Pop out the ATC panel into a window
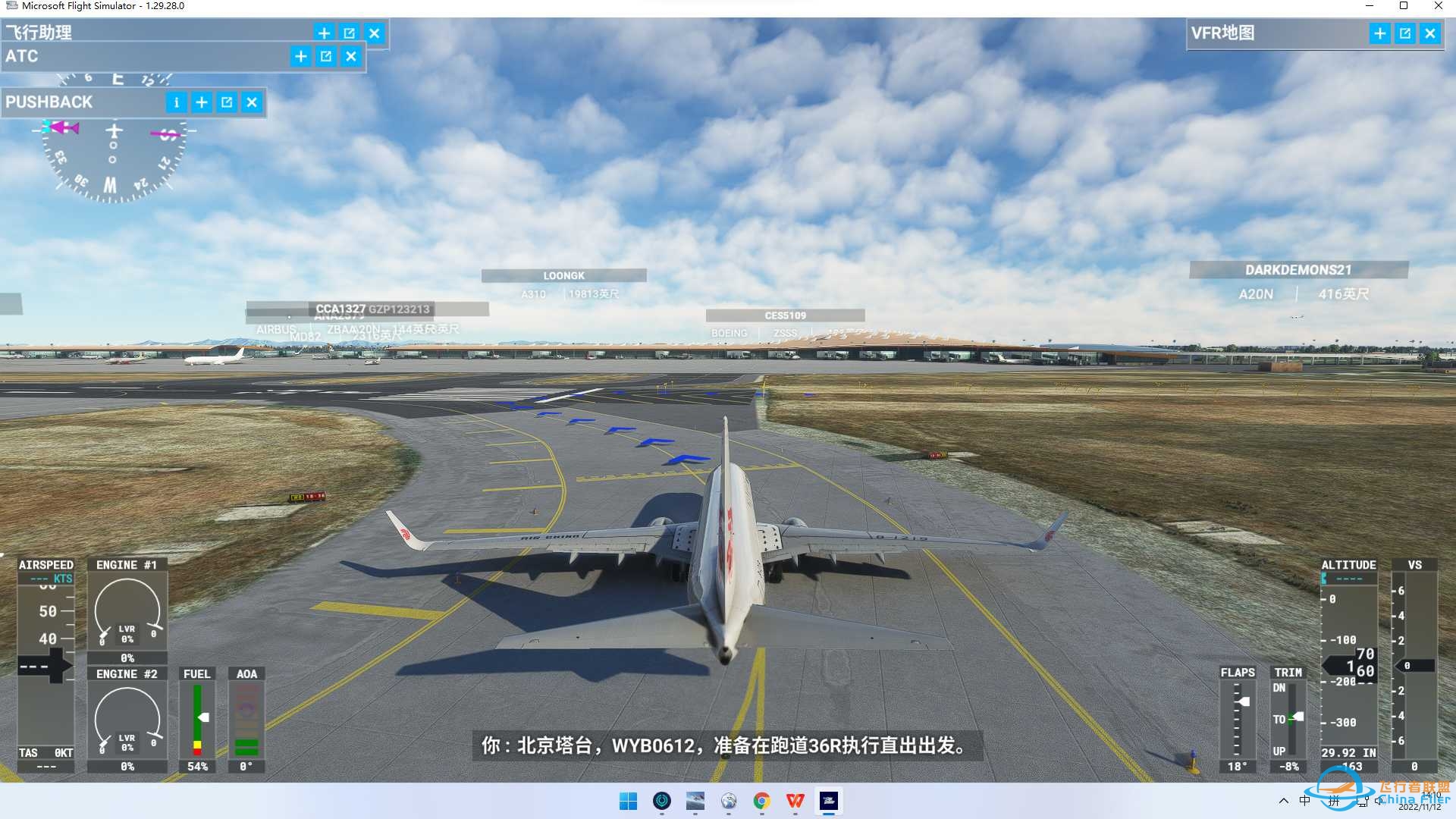The image size is (1456, 819). click(x=325, y=56)
